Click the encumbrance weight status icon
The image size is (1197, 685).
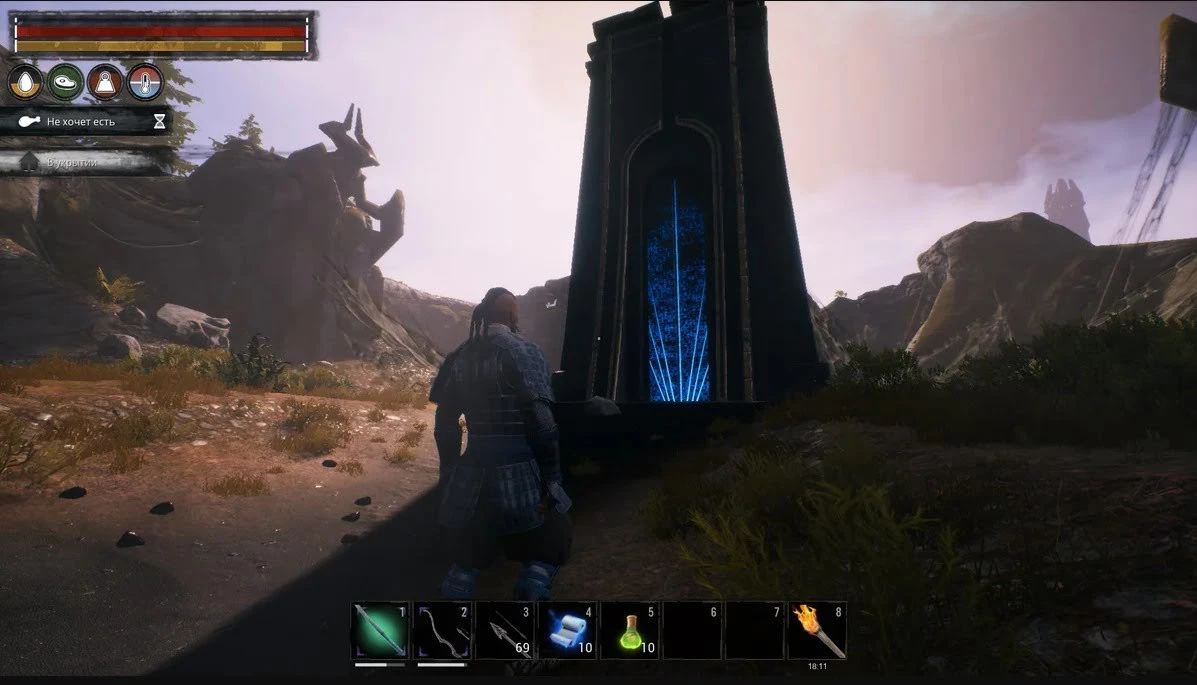(x=105, y=82)
